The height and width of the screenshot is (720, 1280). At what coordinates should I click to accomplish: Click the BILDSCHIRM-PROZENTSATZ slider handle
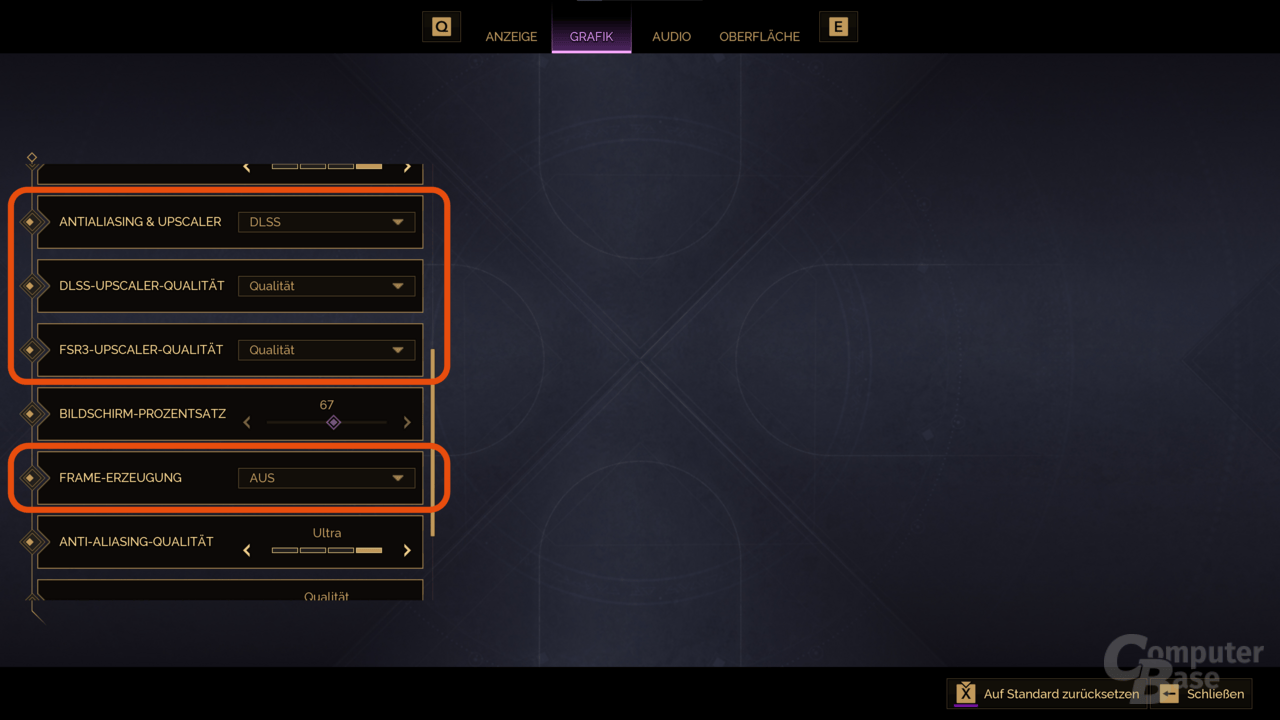(x=334, y=422)
